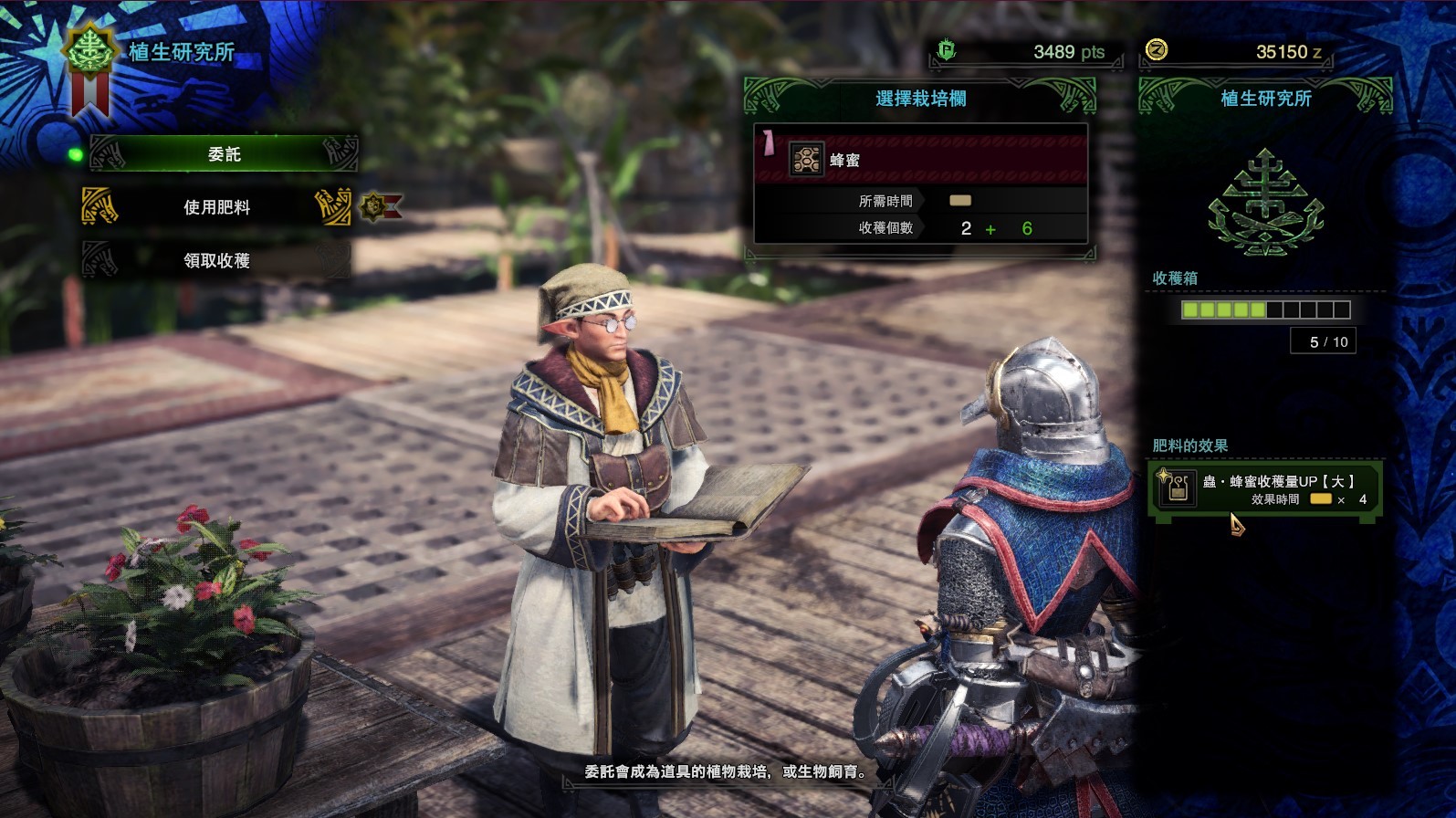
Task: Select the 委託 menu entry
Action: [224, 154]
